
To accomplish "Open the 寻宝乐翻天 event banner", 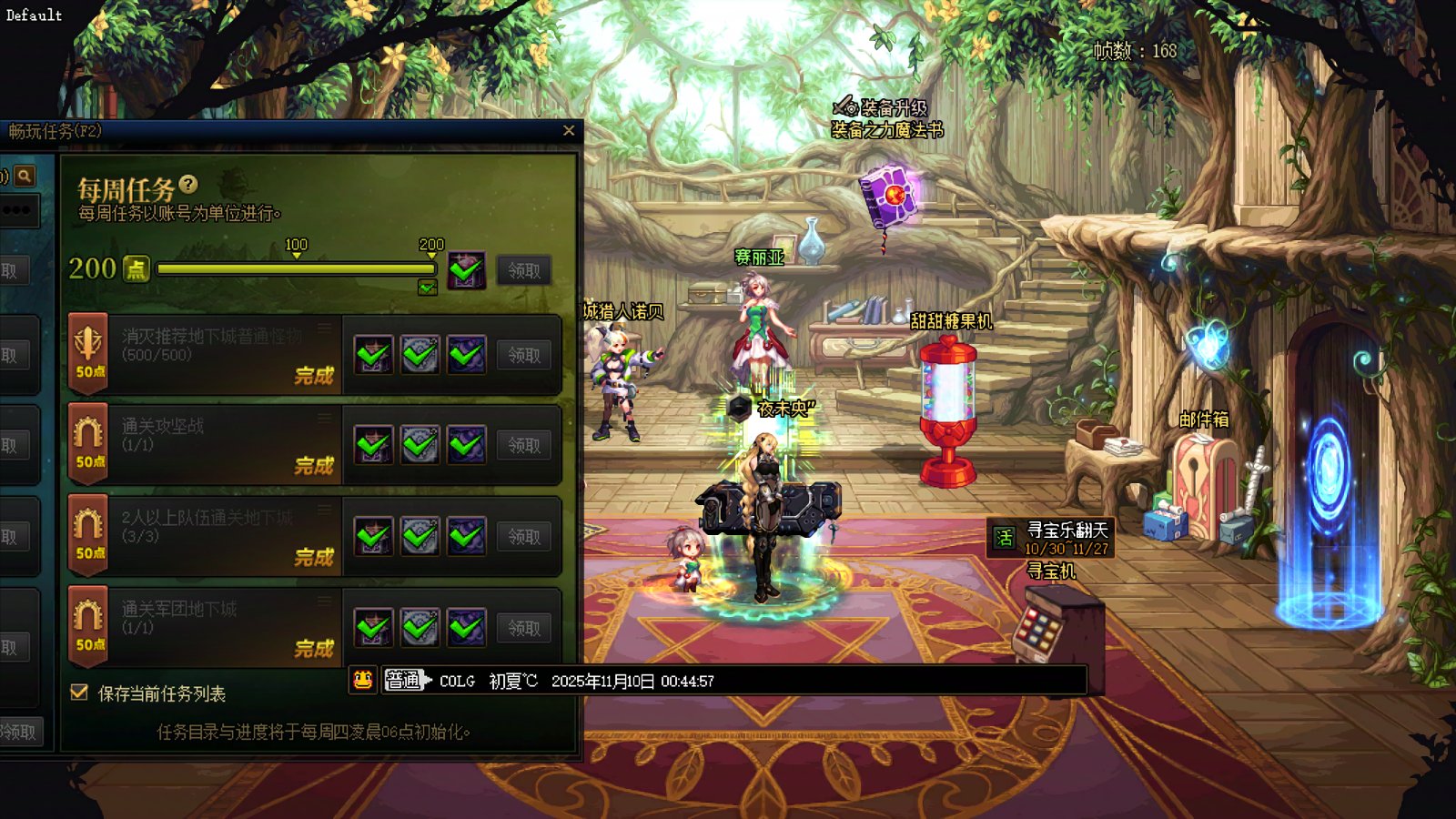I will 1052,538.
